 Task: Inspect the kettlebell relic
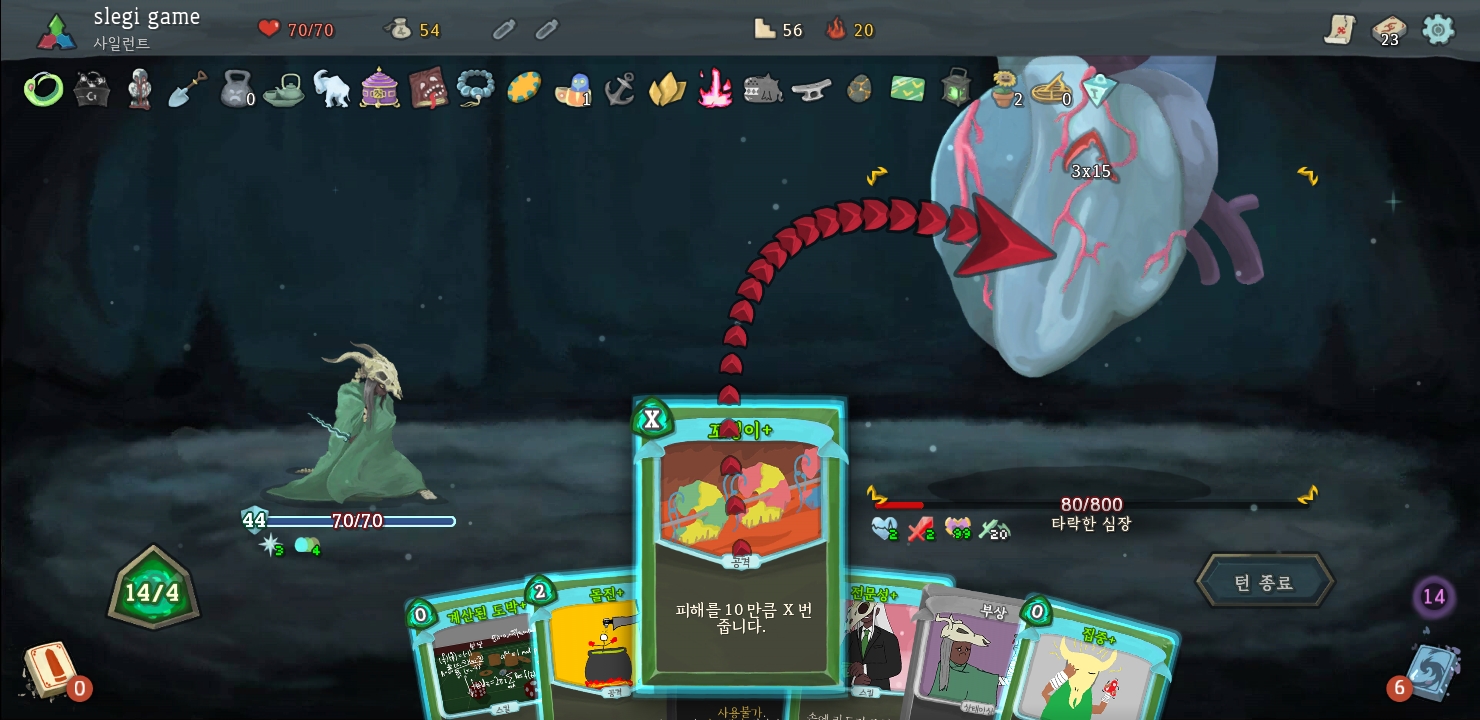click(236, 89)
